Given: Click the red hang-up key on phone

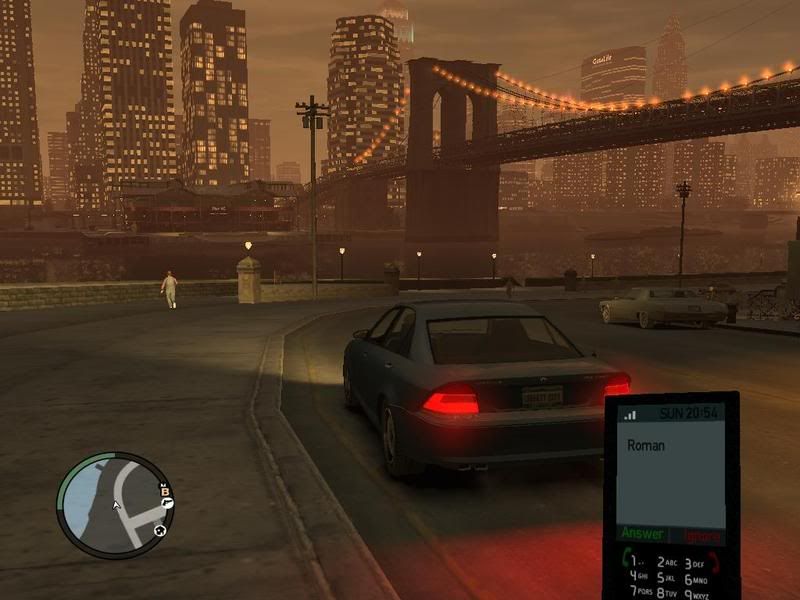Looking at the screenshot, I should click(x=714, y=562).
